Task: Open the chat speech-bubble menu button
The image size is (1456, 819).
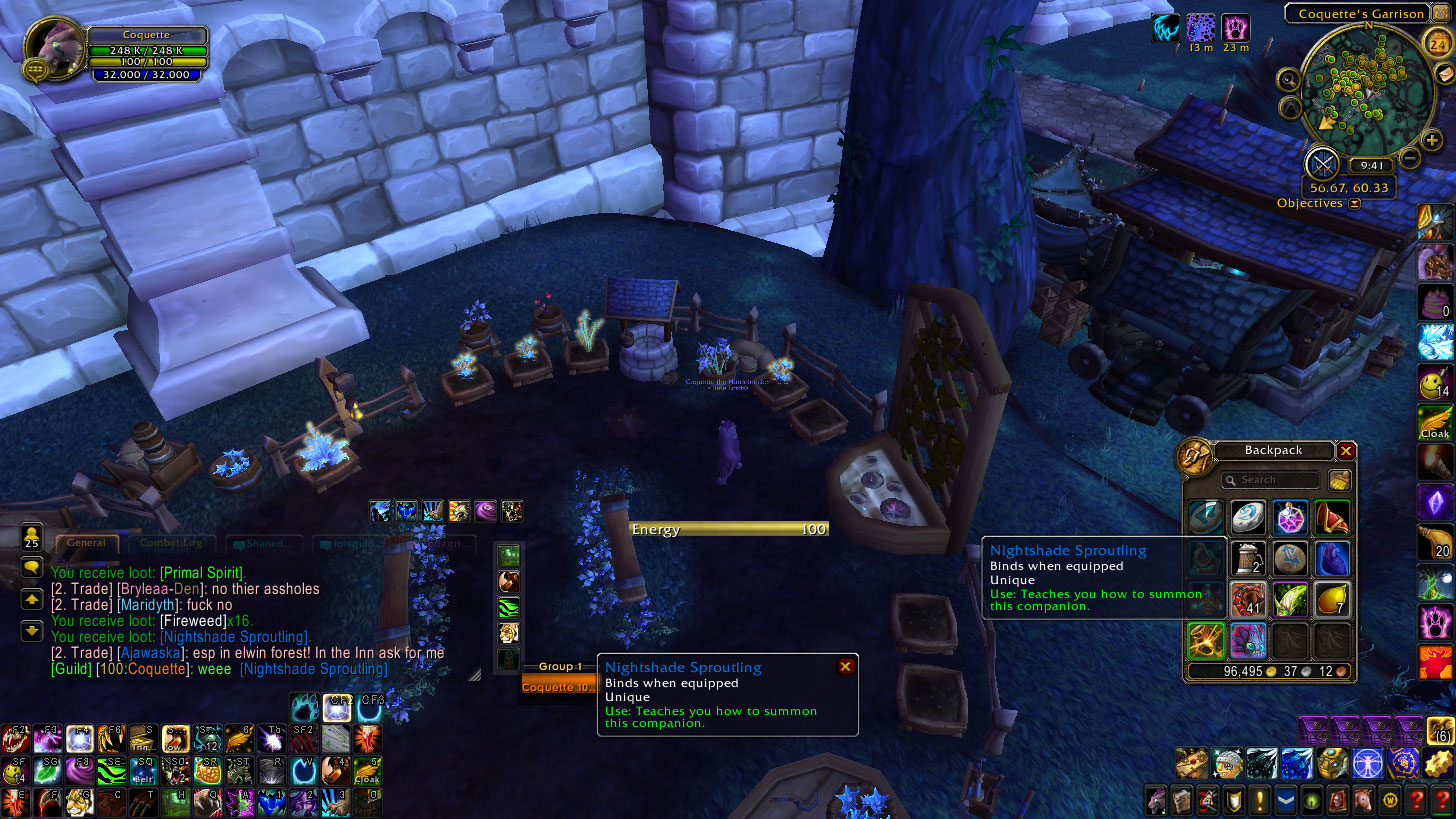Action: coord(32,568)
